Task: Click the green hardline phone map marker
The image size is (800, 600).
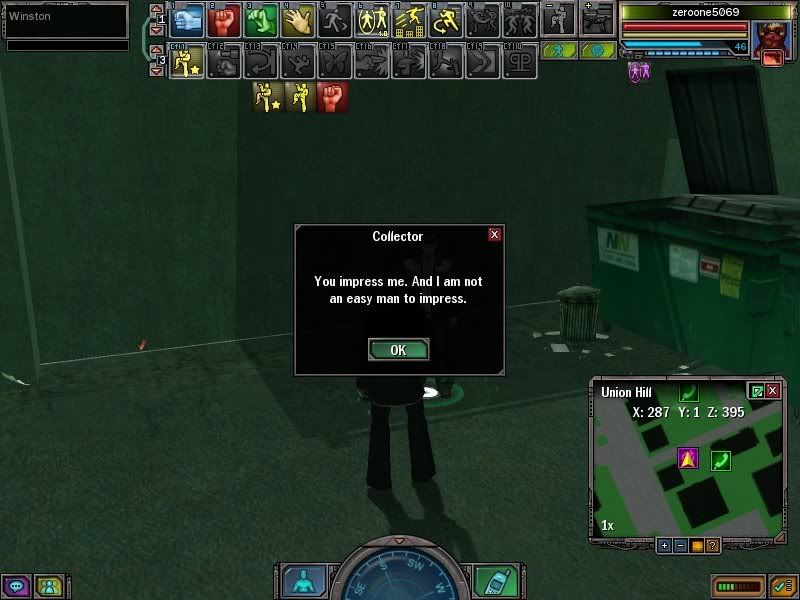Action: [720, 460]
